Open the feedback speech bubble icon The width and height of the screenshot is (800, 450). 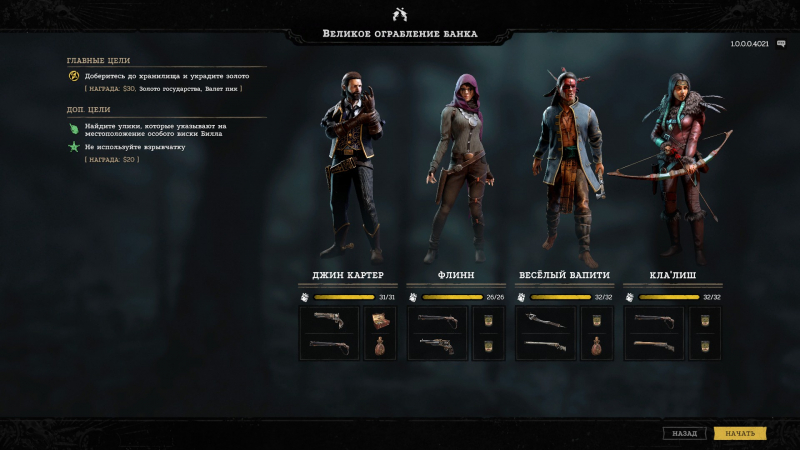coord(781,44)
